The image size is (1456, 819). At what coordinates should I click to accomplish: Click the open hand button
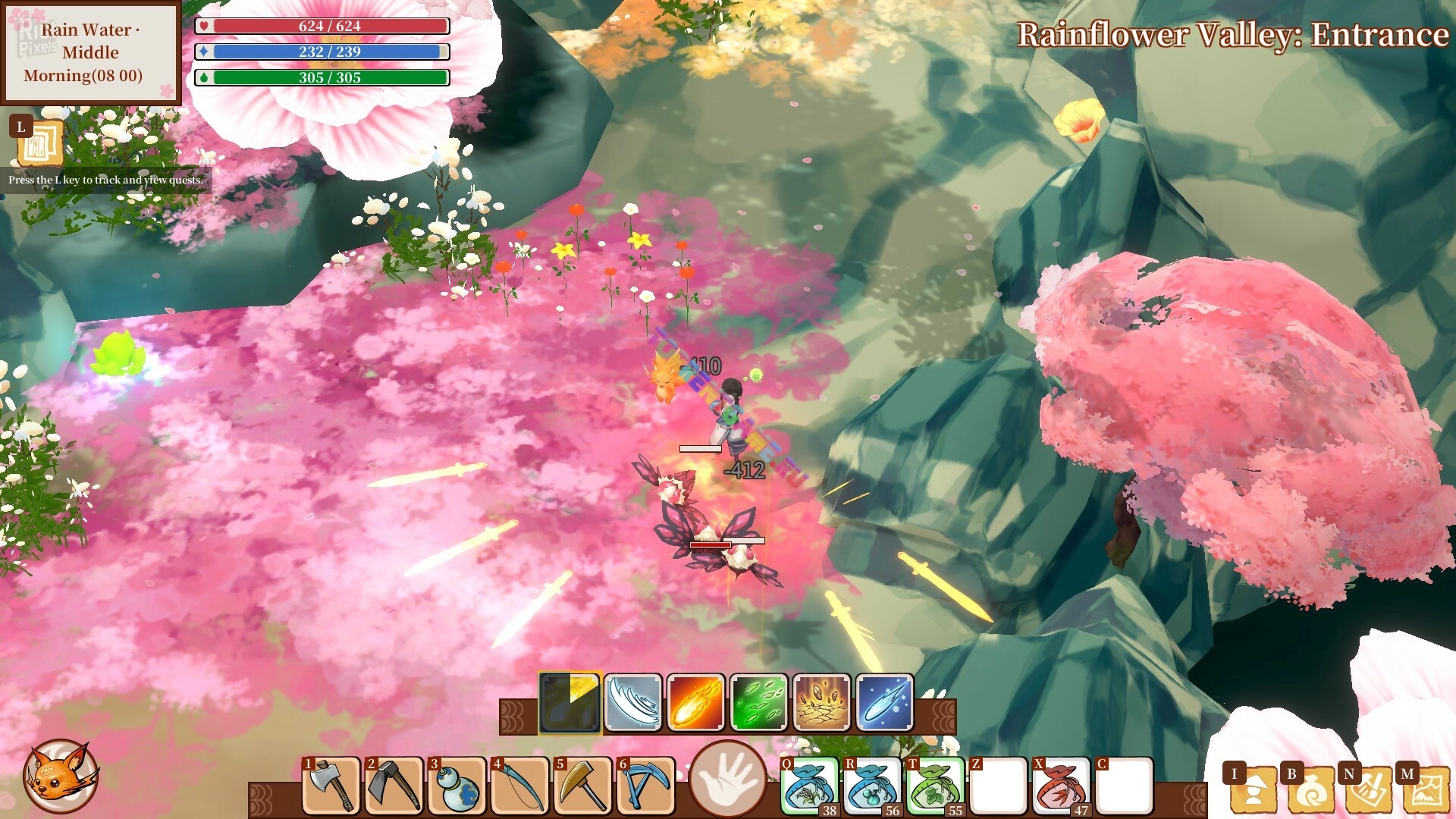coord(727,779)
